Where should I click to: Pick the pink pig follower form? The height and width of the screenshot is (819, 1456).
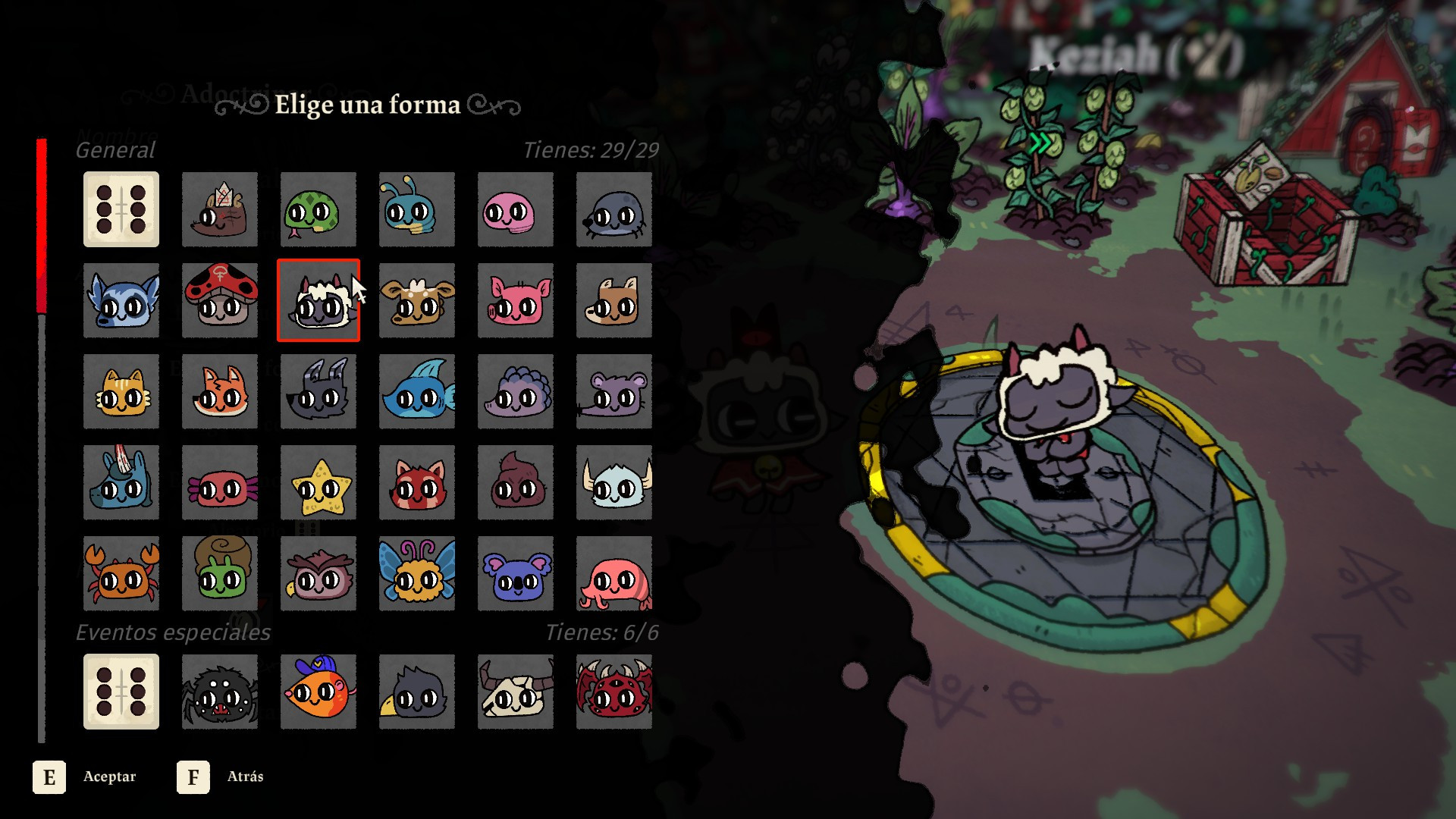click(515, 301)
